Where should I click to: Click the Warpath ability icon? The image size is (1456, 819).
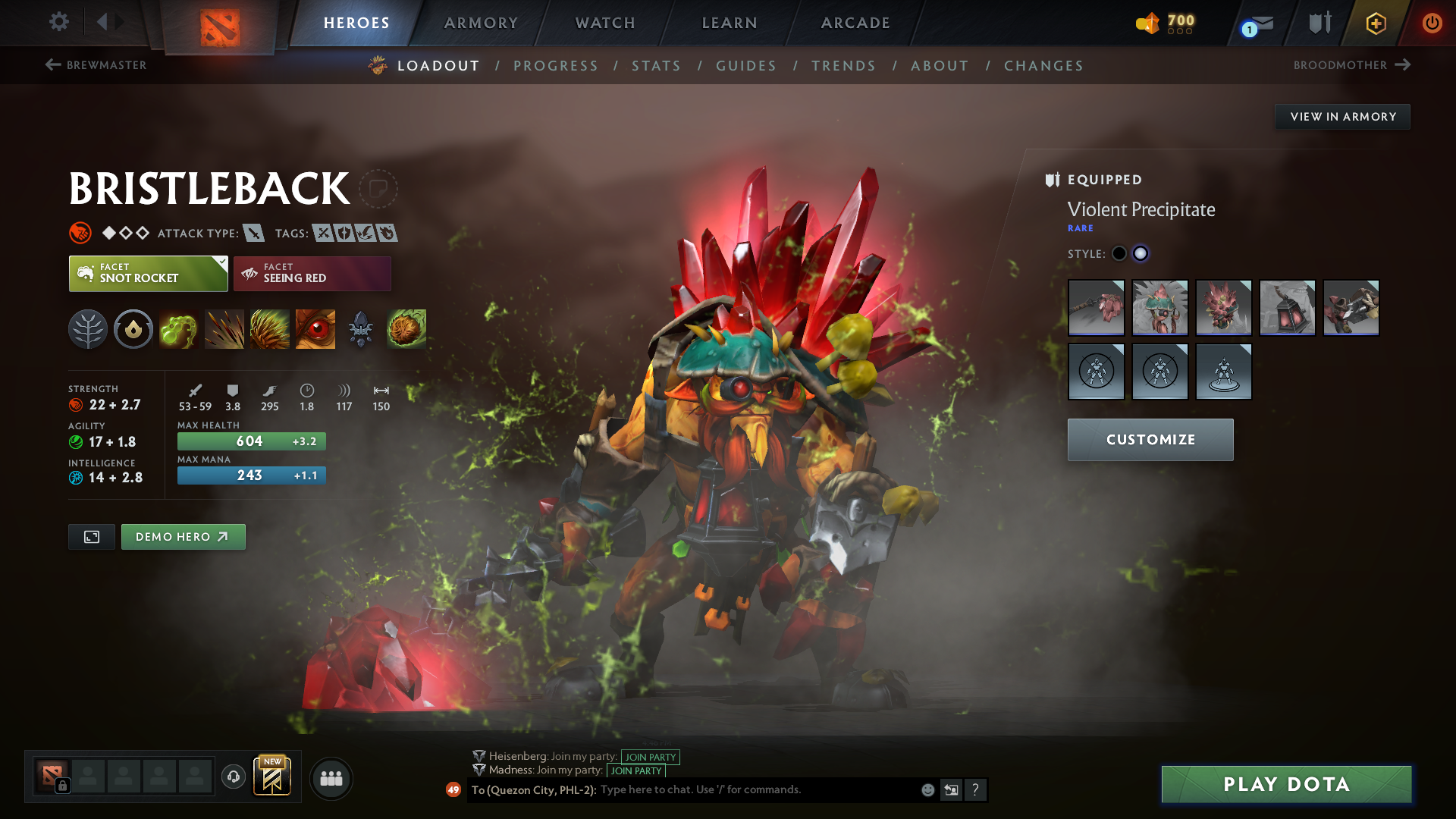click(x=406, y=328)
